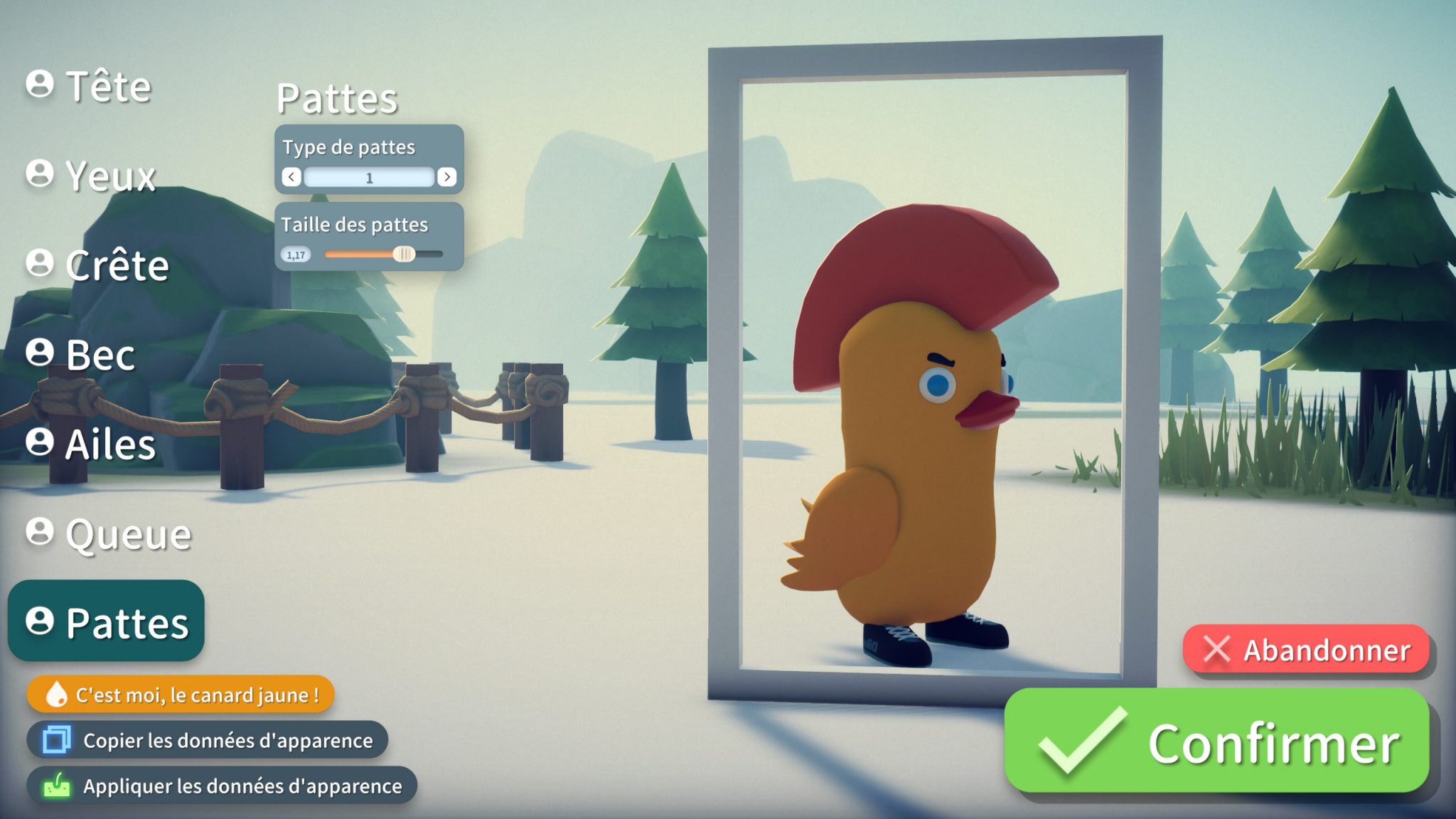Cancel with the Abandonner button

coord(1306,650)
